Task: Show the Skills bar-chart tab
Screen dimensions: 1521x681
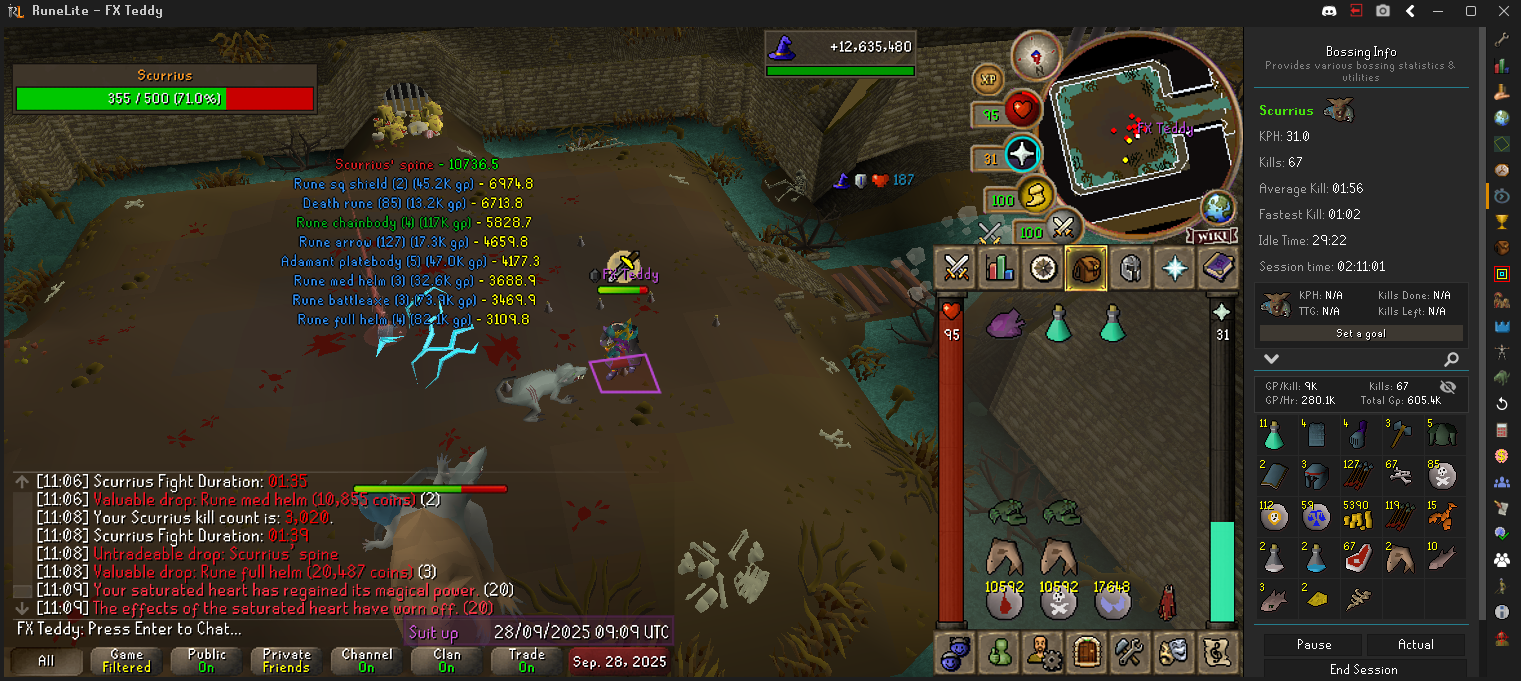Action: click(999, 268)
